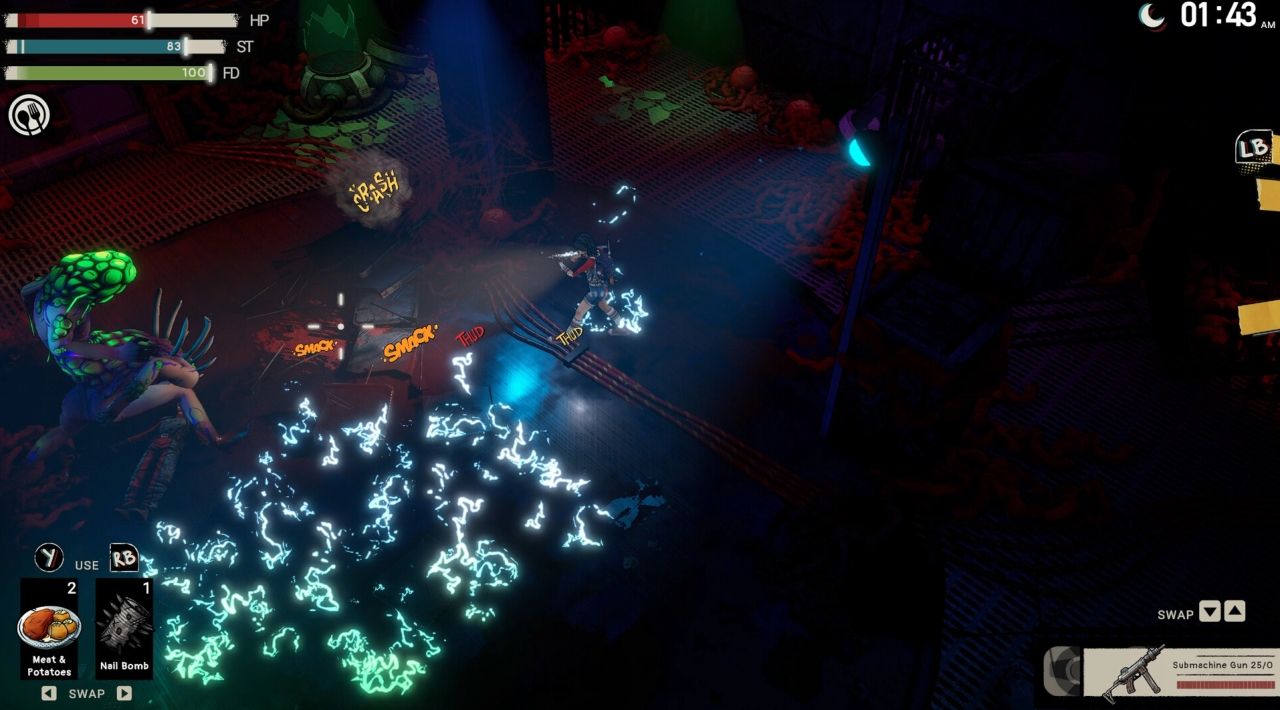
Task: Choose the Submachine Gun weapon card
Action: click(x=1179, y=672)
